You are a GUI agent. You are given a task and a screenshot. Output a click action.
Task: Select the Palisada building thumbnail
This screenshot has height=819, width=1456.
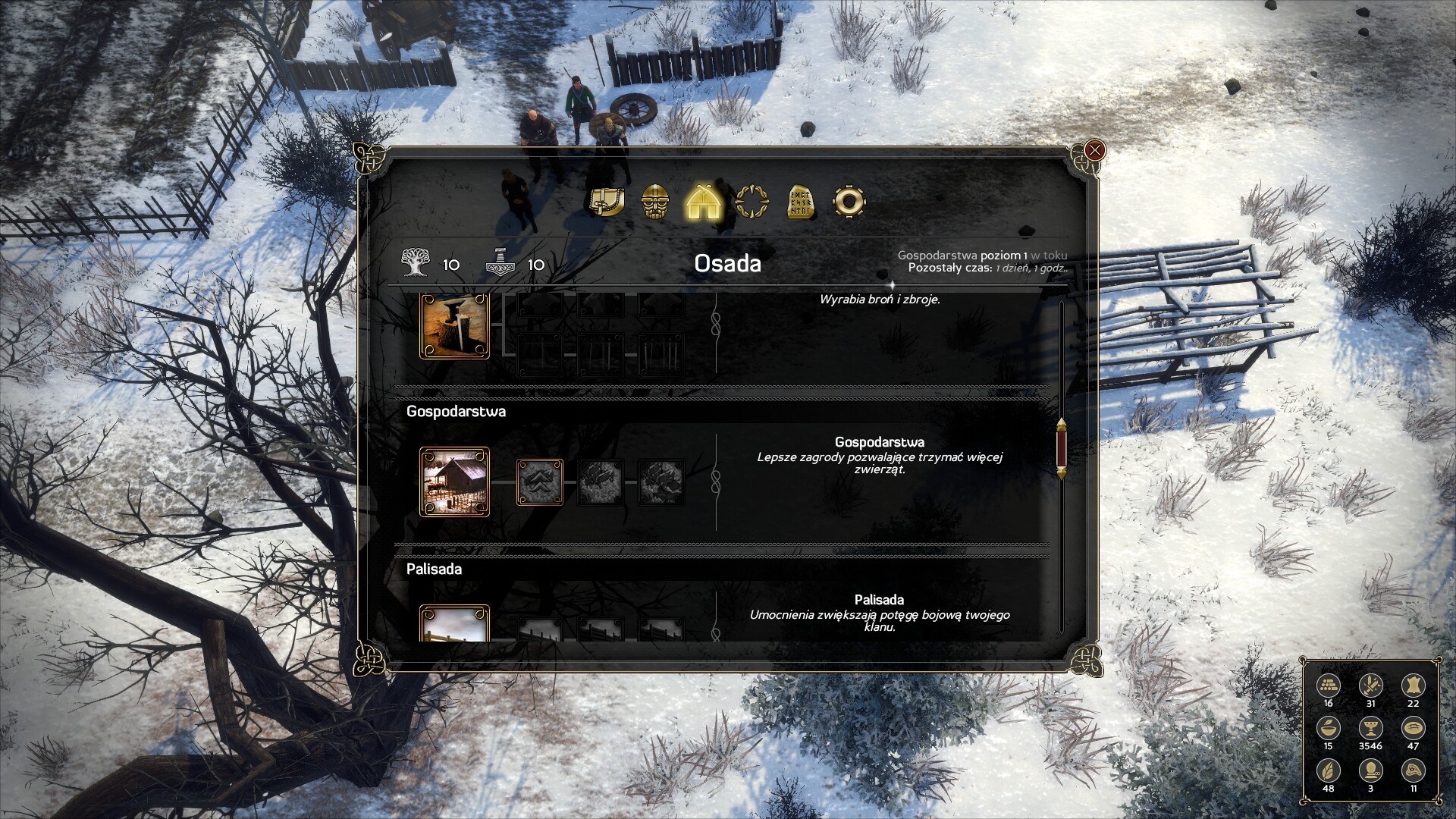[455, 624]
